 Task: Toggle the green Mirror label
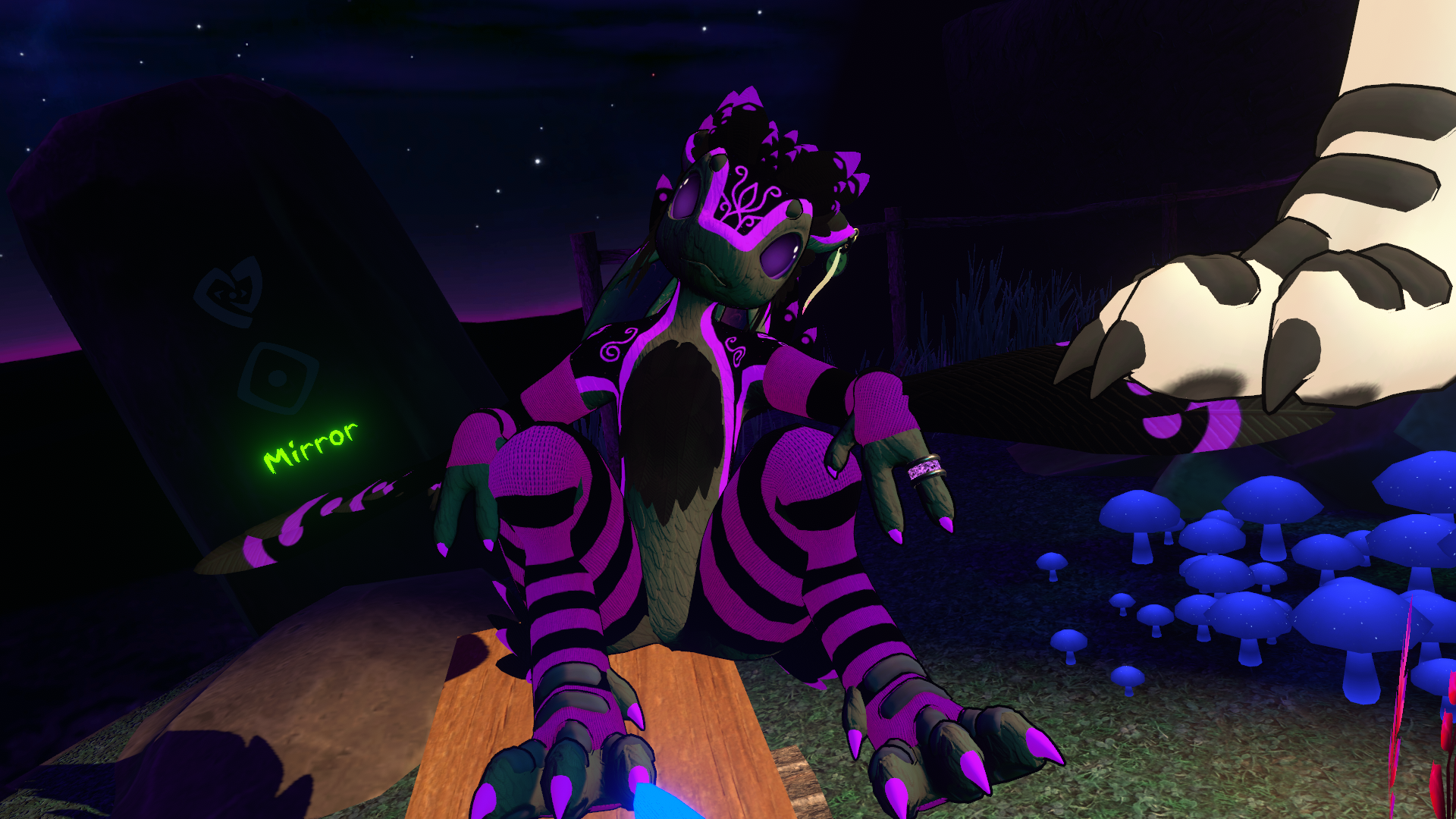coord(310,447)
